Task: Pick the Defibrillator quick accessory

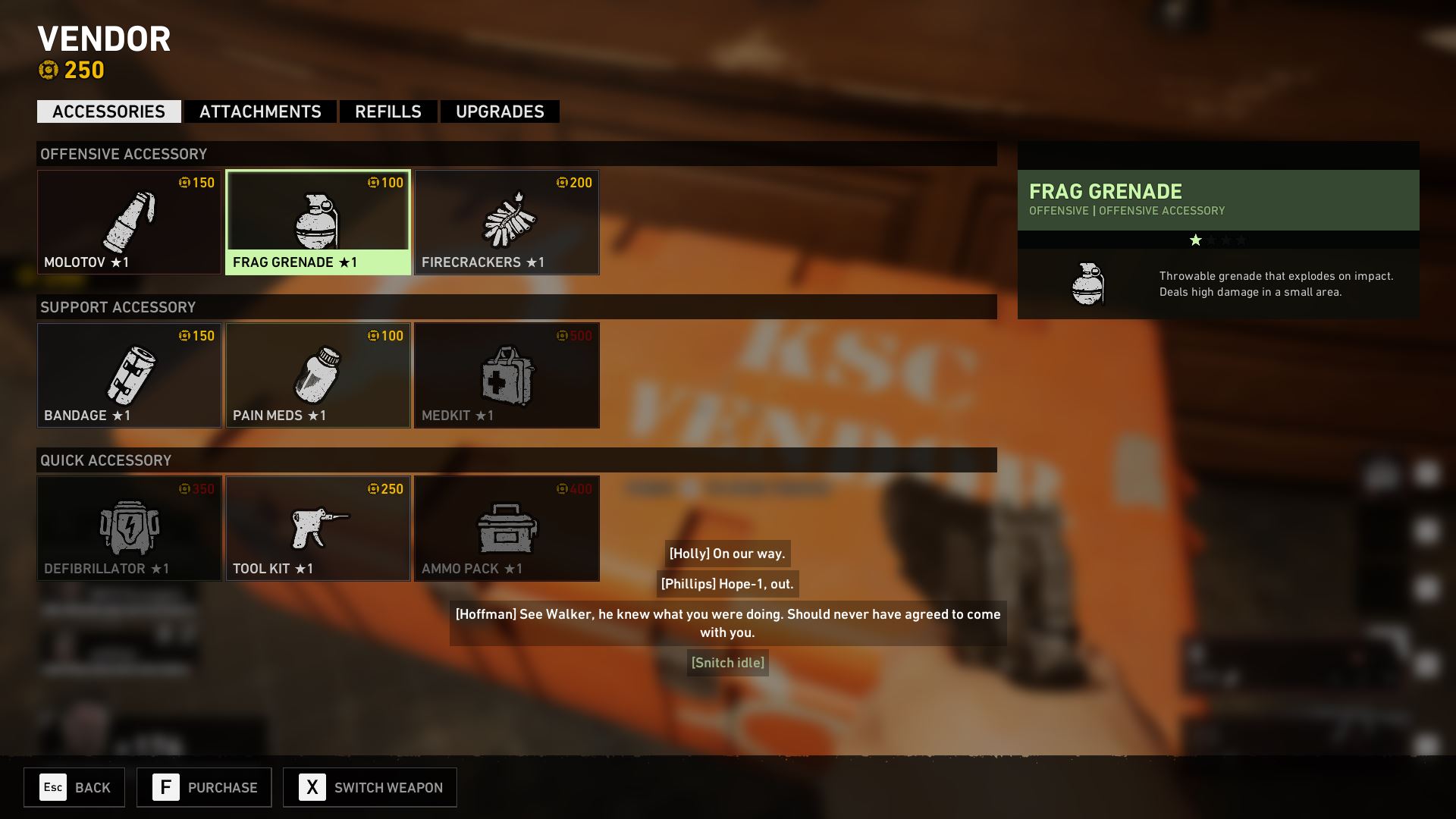Action: point(129,529)
